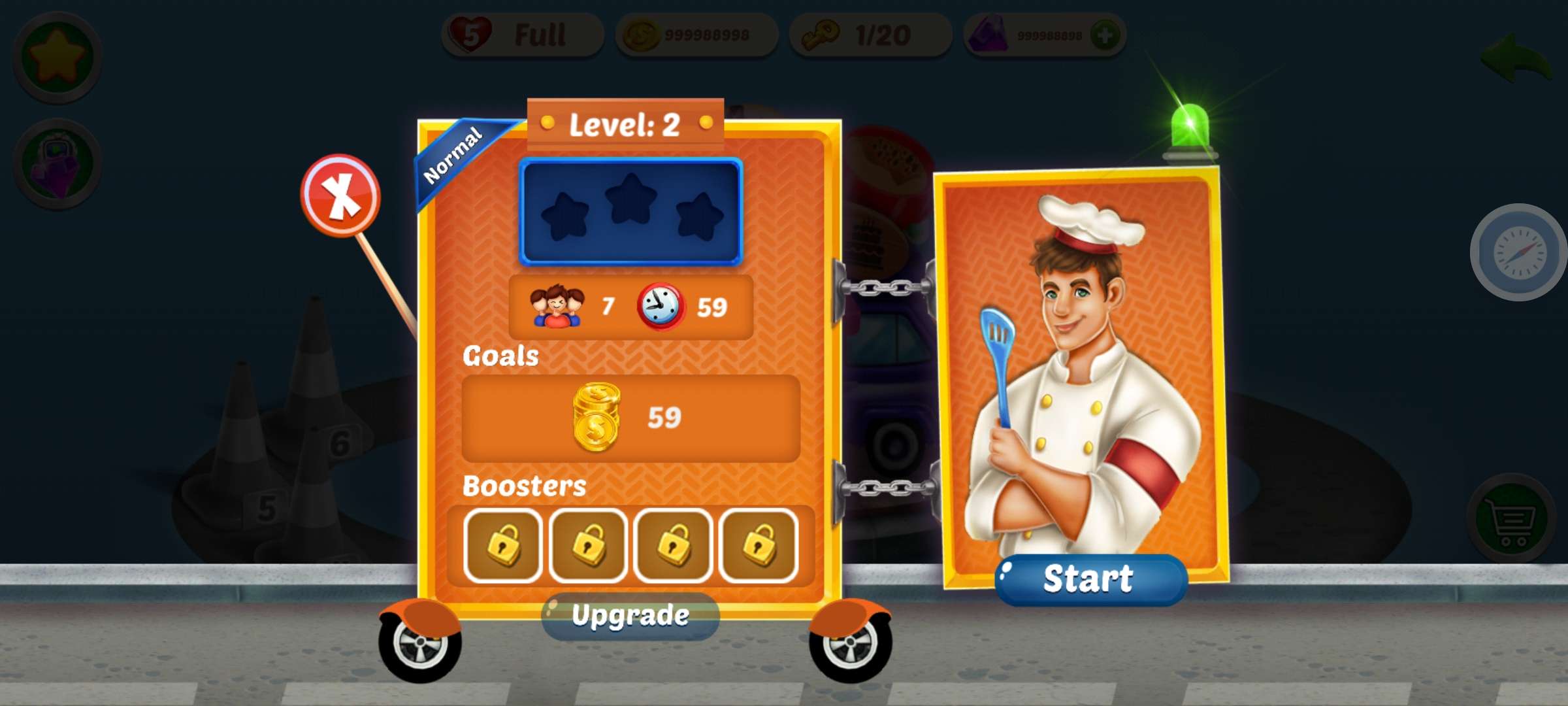
Task: Click the compass navigation button
Action: (x=1519, y=252)
